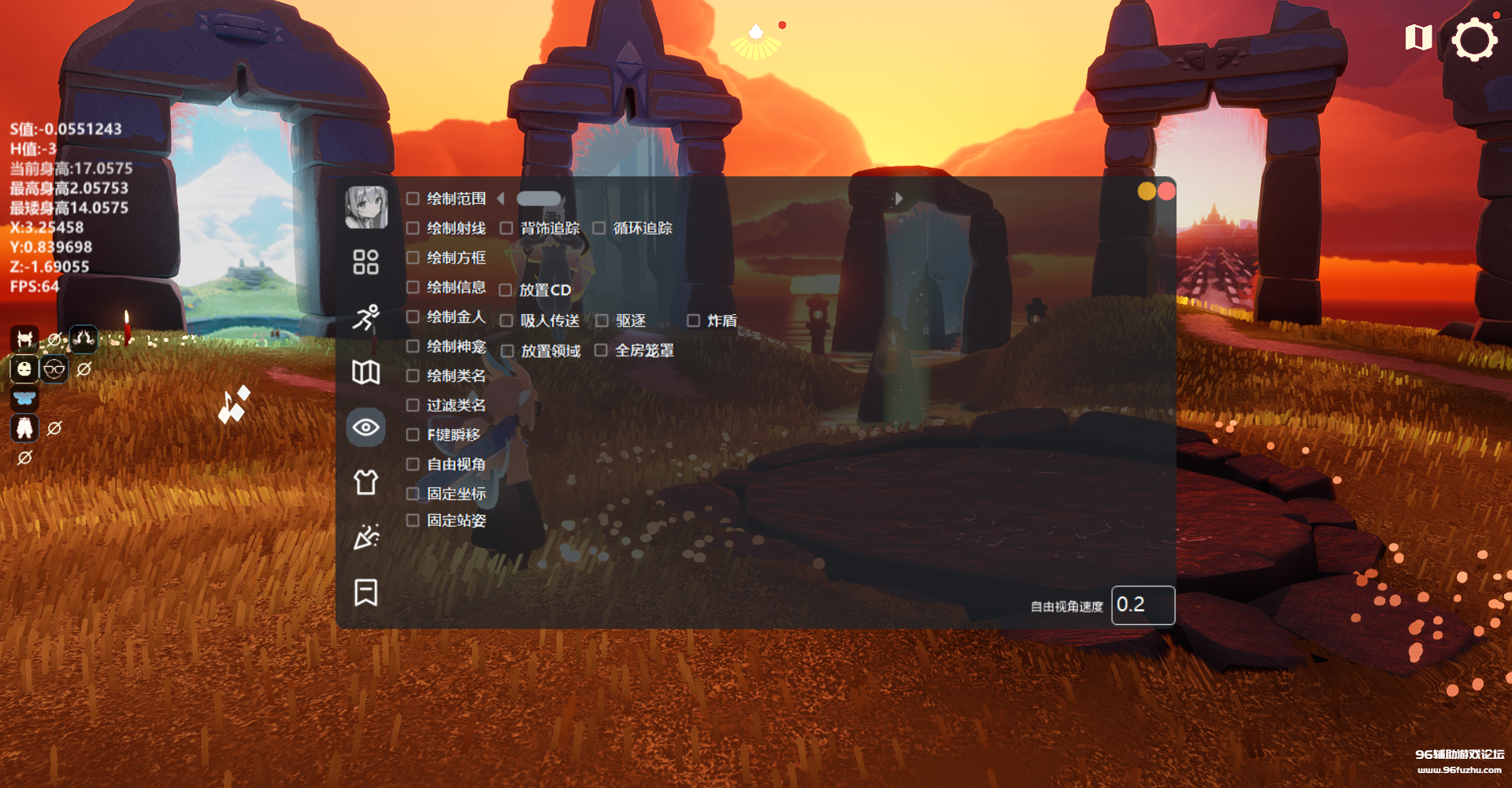Screen dimensions: 1512x788
Task: Enable the 绘制方框 checkbox
Action: pos(412,257)
